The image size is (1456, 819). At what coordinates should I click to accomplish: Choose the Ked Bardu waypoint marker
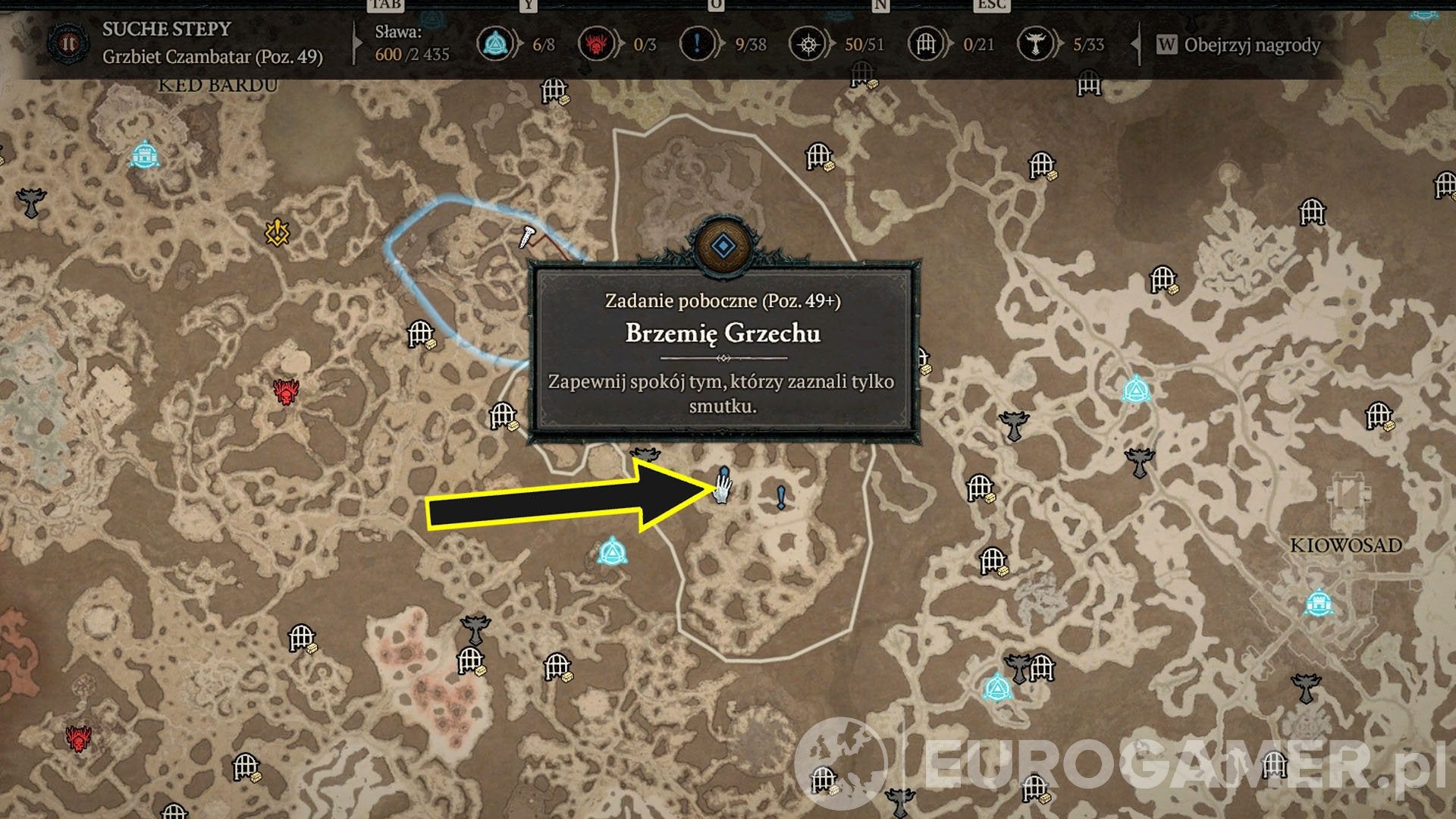(x=143, y=154)
